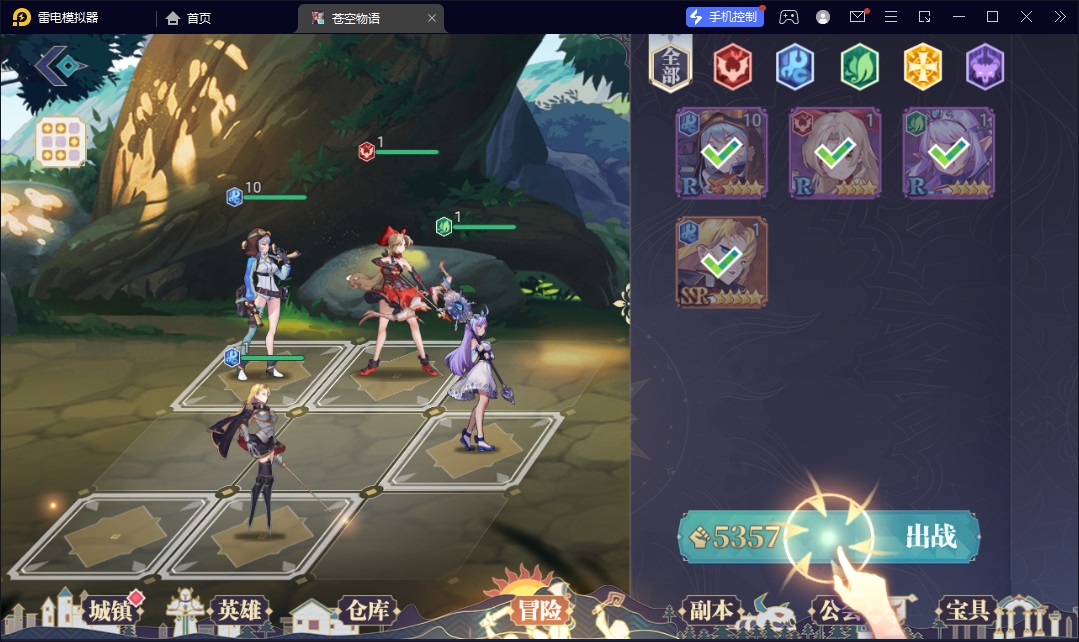1079x642 pixels.
Task: Start battle with 出战 button
Action: (x=929, y=537)
